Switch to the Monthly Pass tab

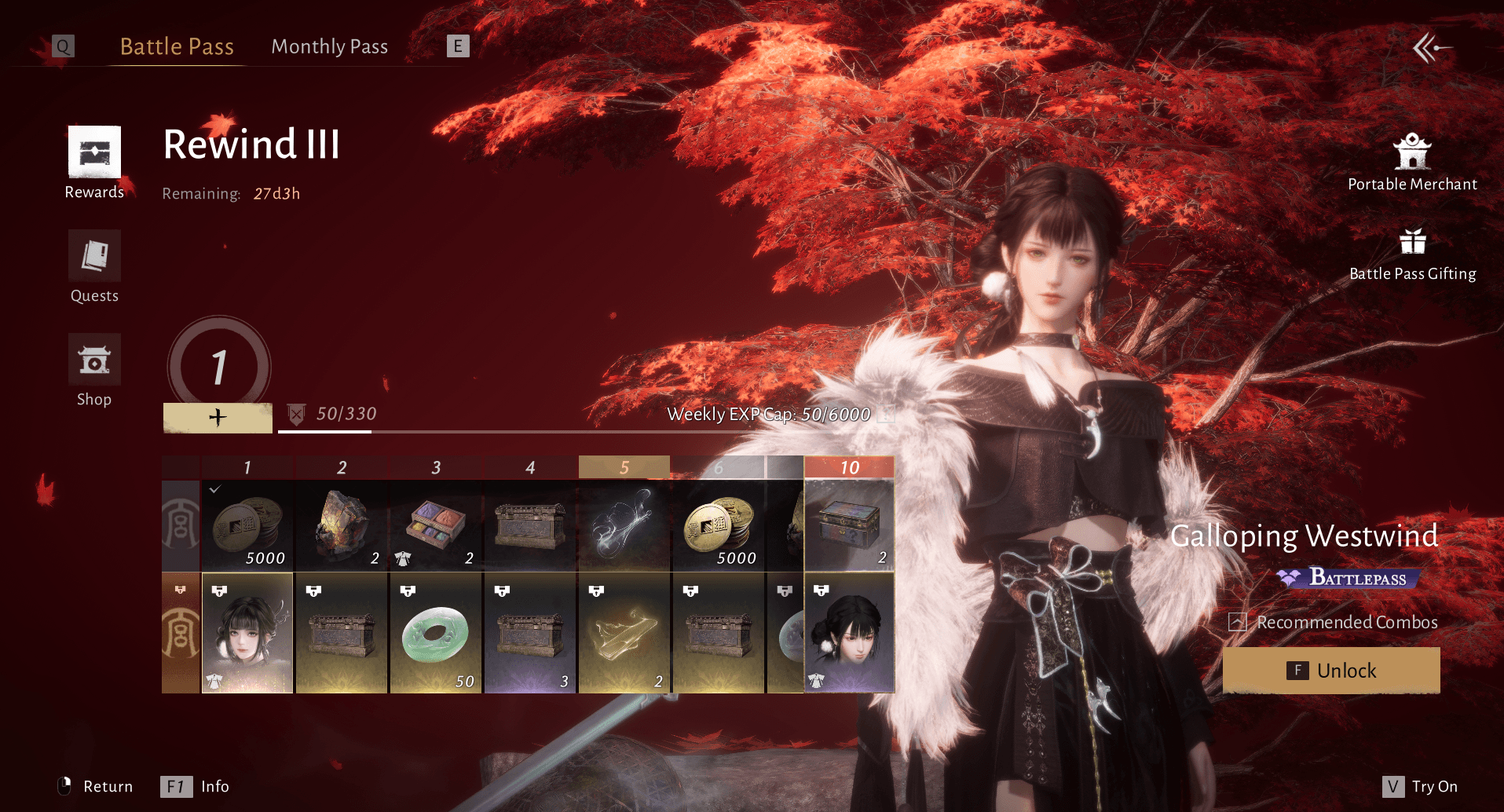(x=329, y=47)
